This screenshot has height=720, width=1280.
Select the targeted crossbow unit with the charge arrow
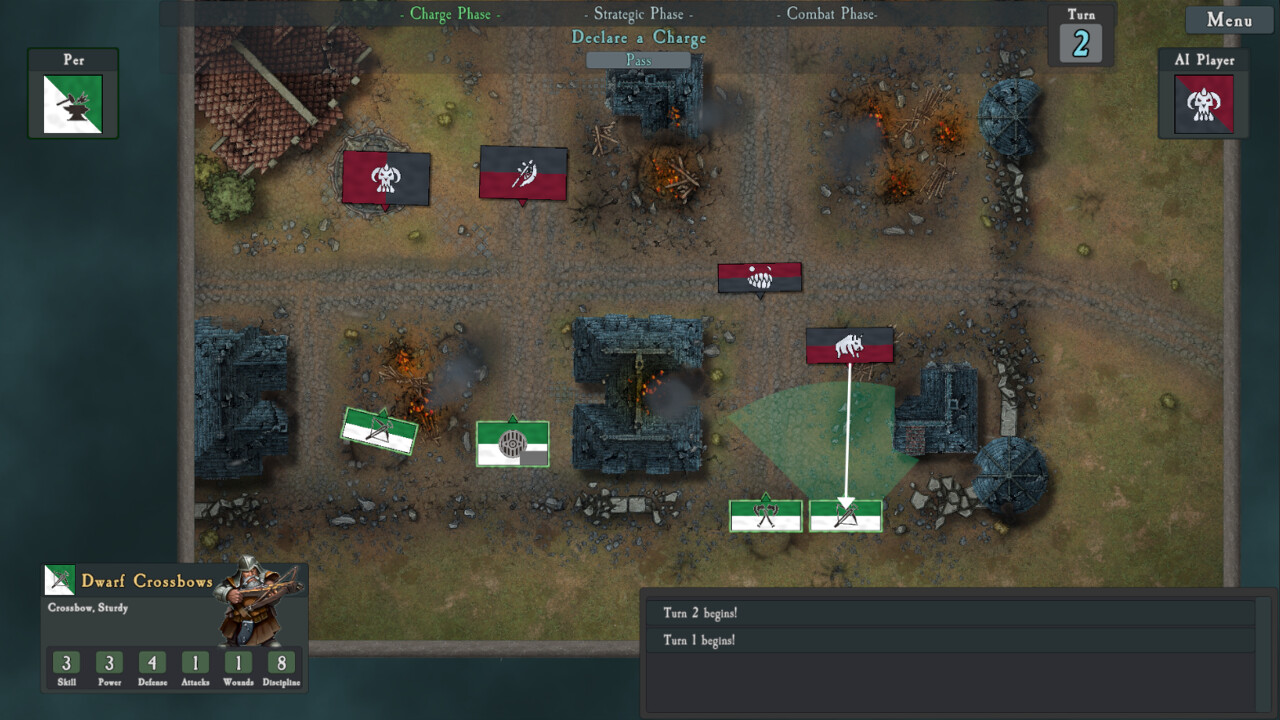pyautogui.click(x=845, y=515)
